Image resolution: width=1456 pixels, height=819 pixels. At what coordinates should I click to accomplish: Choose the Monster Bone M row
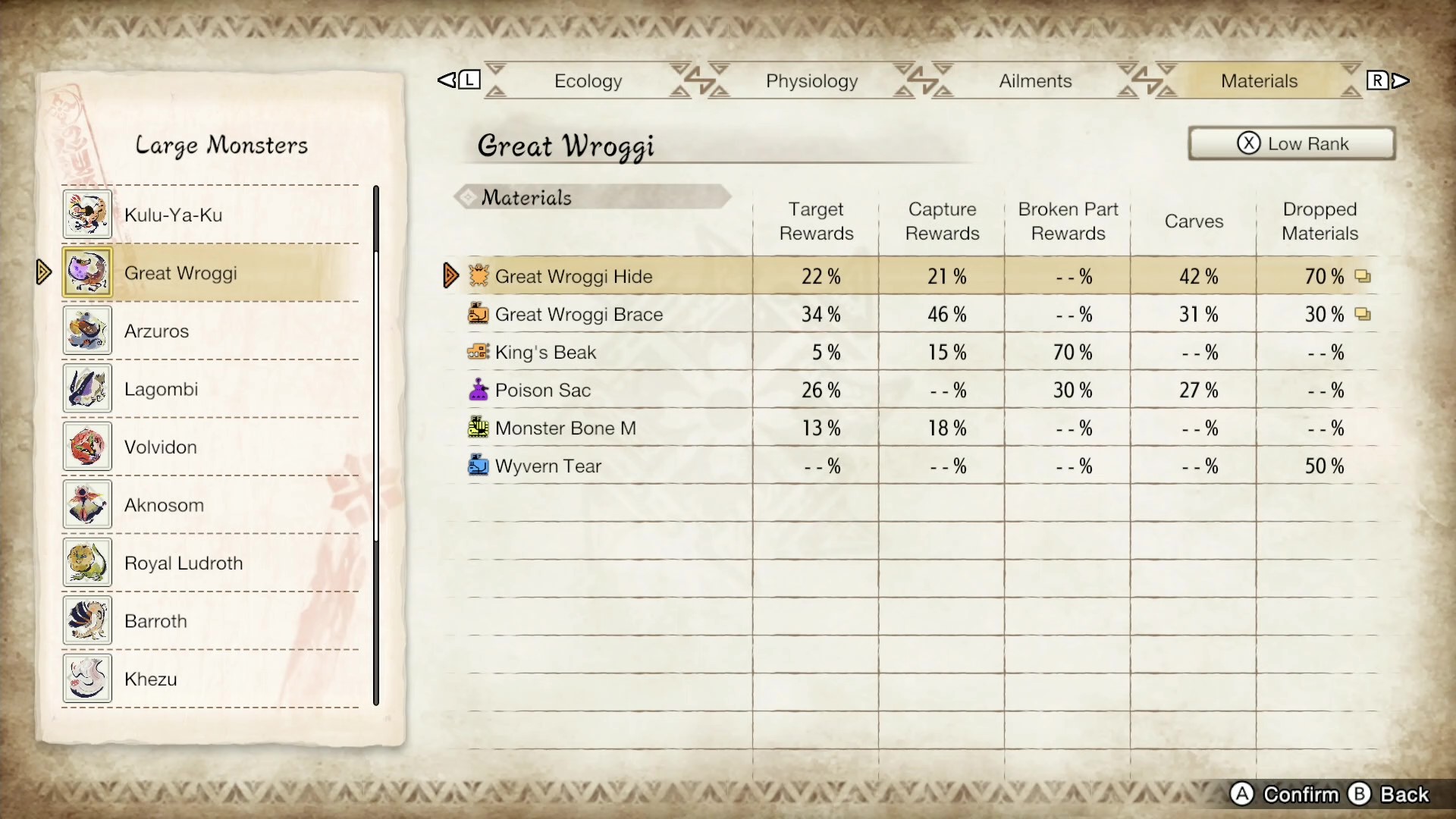[565, 428]
